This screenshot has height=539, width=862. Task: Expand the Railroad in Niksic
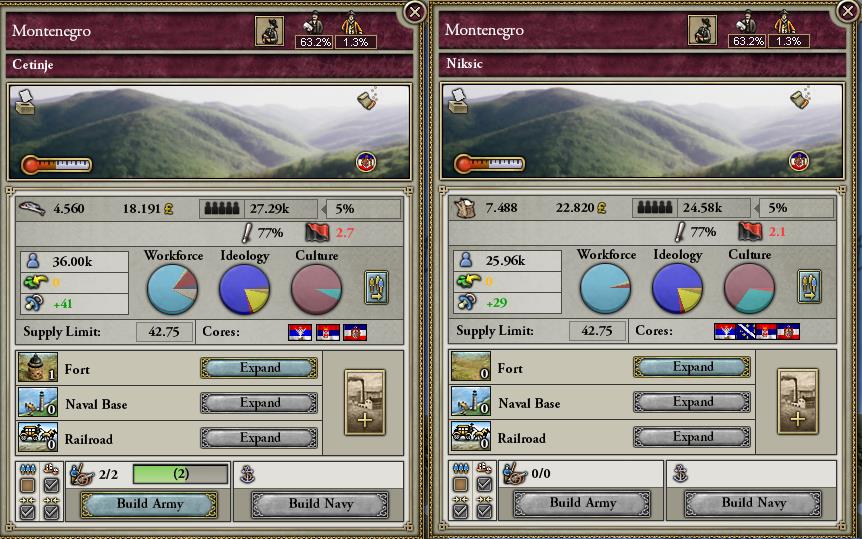click(693, 437)
